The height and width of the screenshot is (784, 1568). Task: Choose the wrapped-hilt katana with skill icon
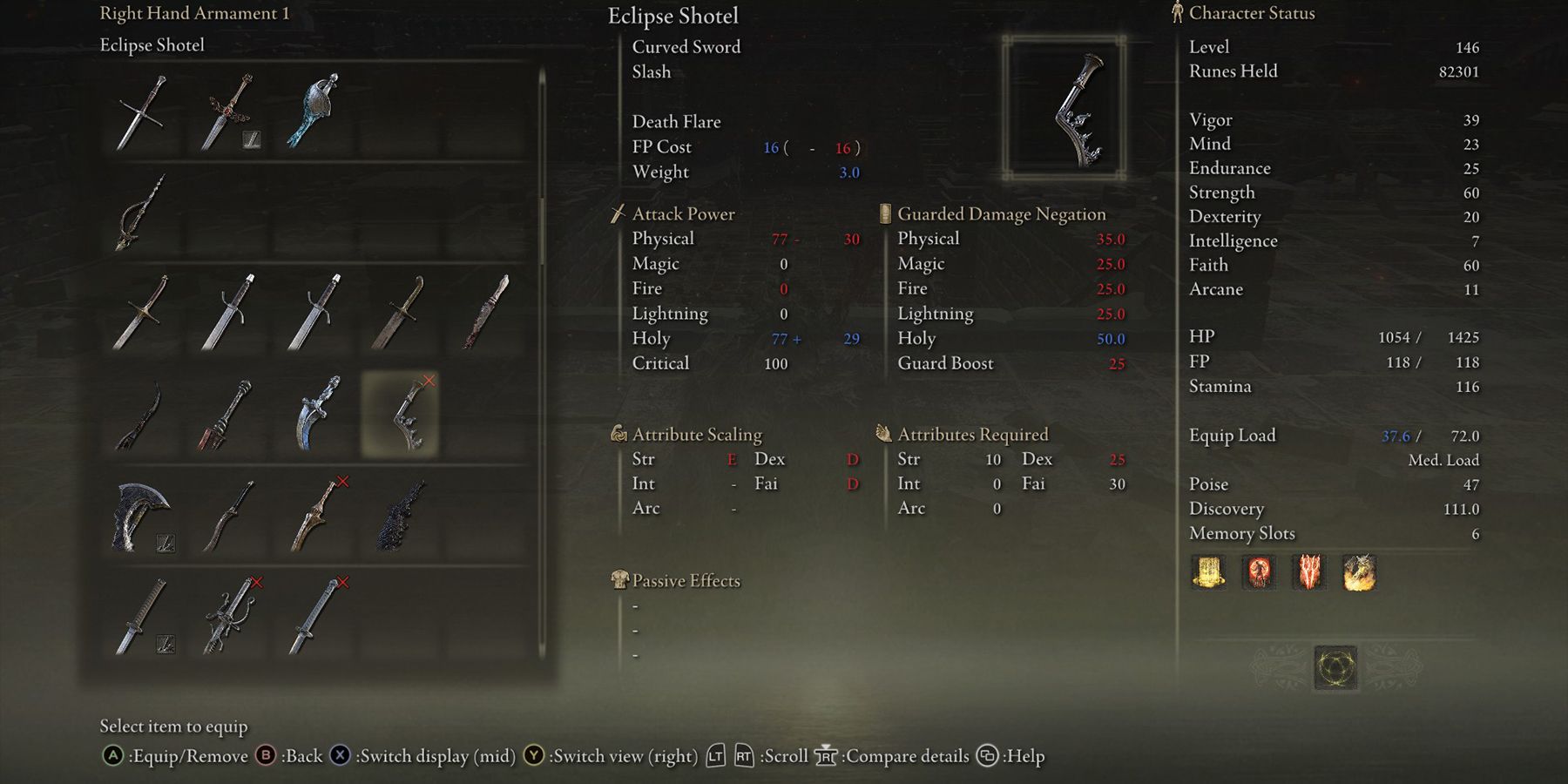[x=139, y=616]
